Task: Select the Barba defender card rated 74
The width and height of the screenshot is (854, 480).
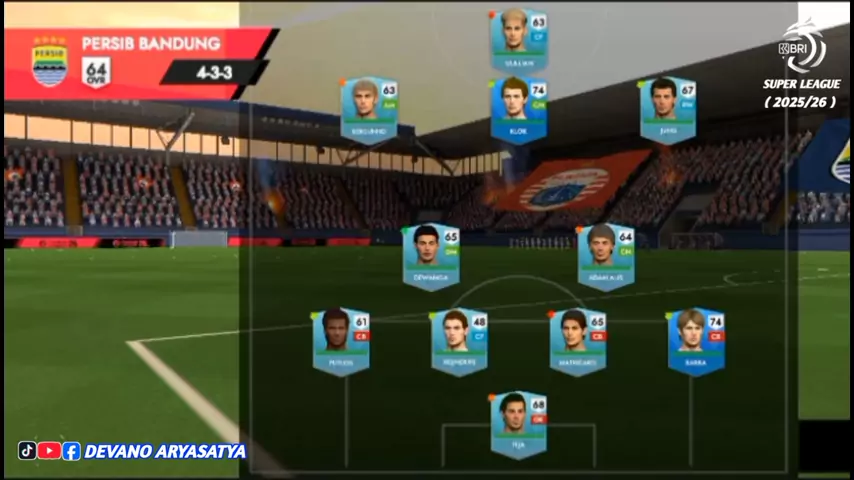Action: point(696,340)
